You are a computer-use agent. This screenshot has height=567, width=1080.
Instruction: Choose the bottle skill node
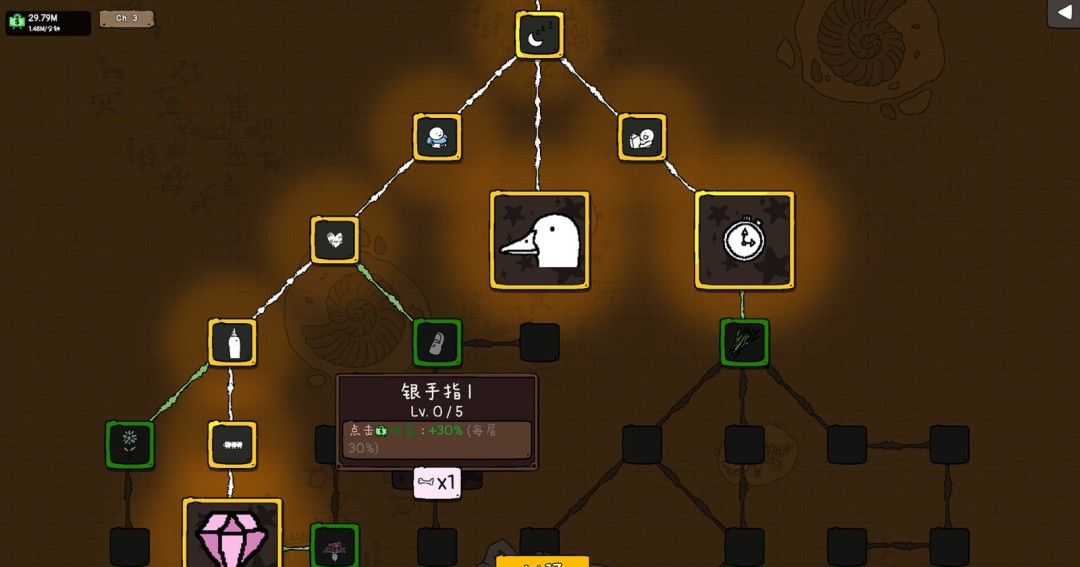click(233, 343)
